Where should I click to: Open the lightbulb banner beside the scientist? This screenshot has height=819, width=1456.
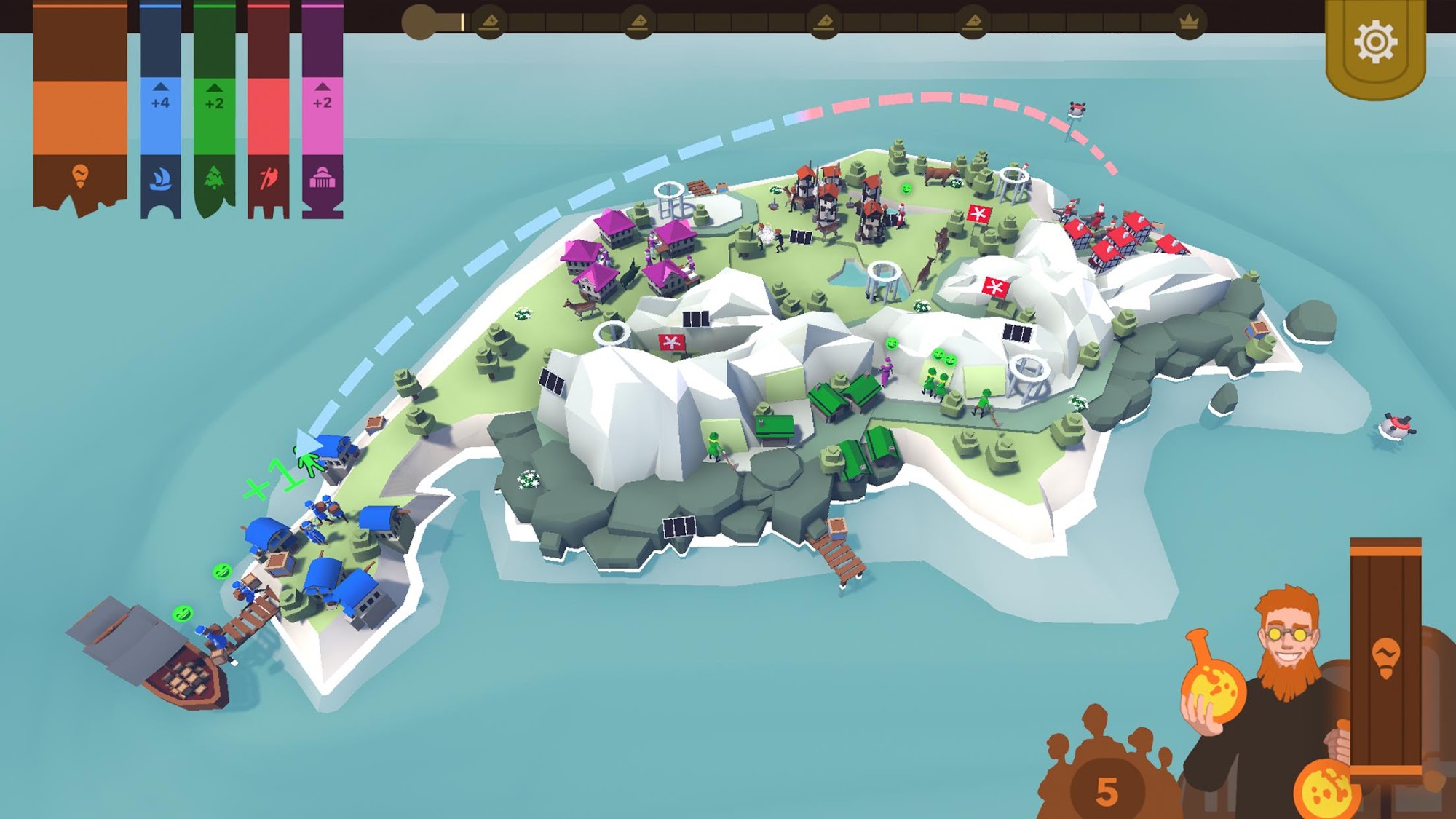[x=1385, y=655]
